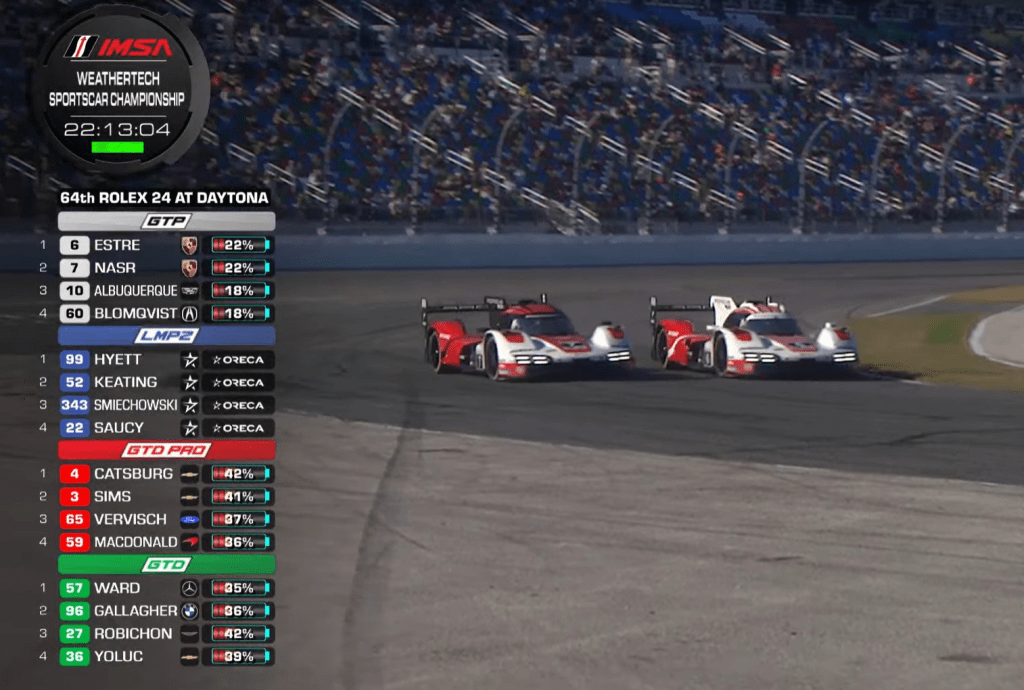Pick the Albuquerque row, car 10

[135, 290]
